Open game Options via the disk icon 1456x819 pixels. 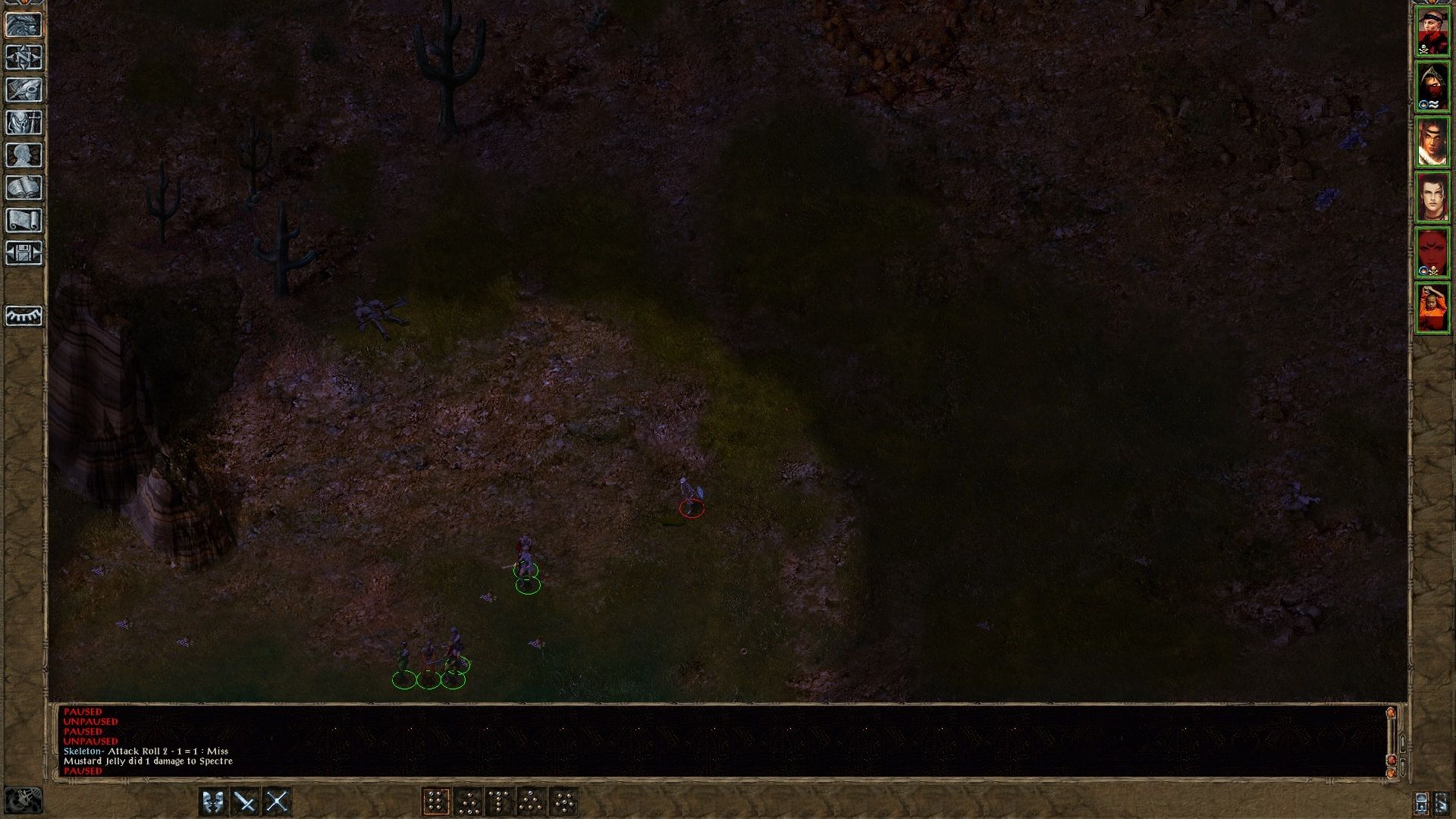tap(25, 253)
